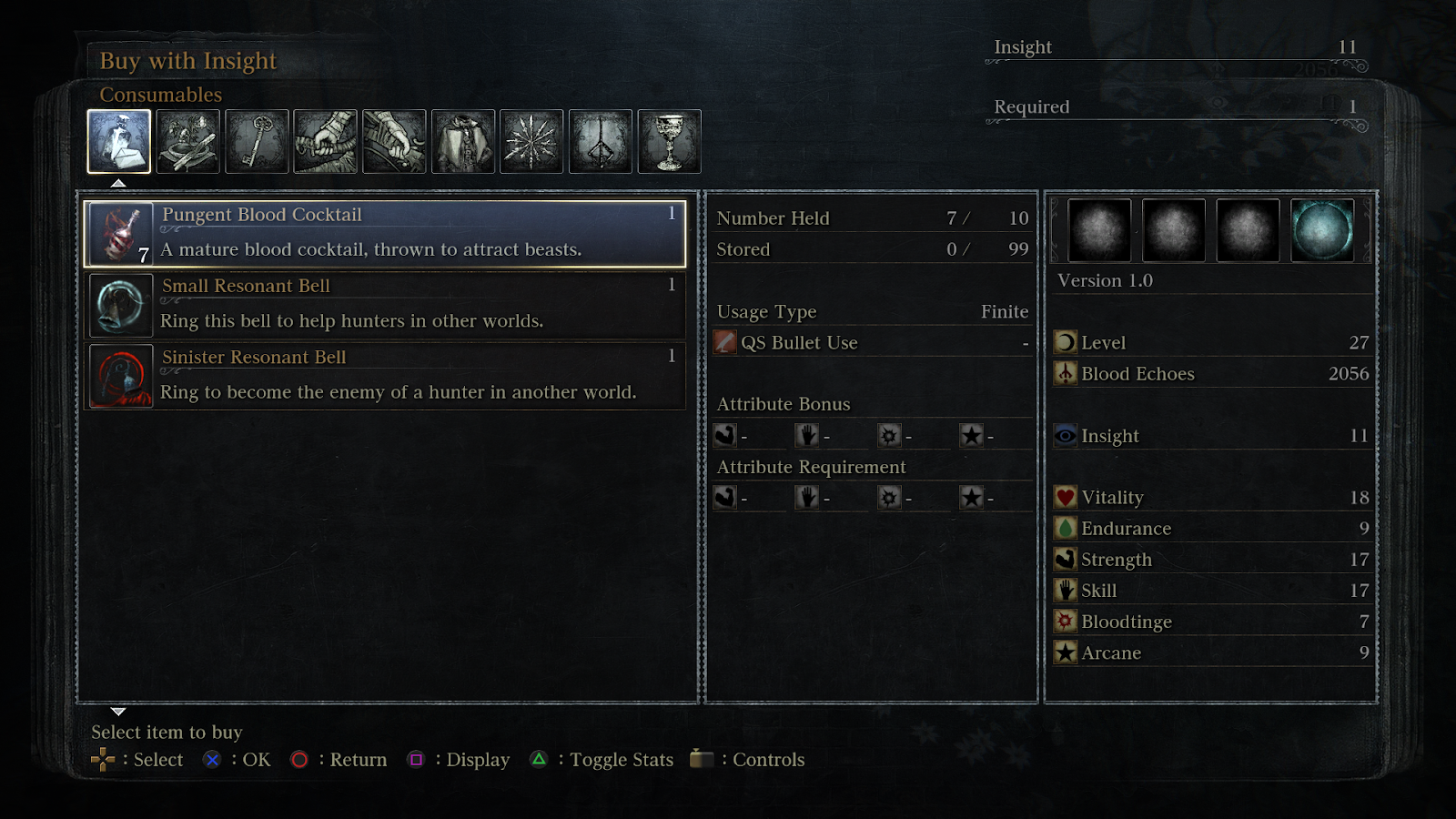1456x819 pixels.
Task: Open the Keys category in the shop
Action: click(x=258, y=141)
